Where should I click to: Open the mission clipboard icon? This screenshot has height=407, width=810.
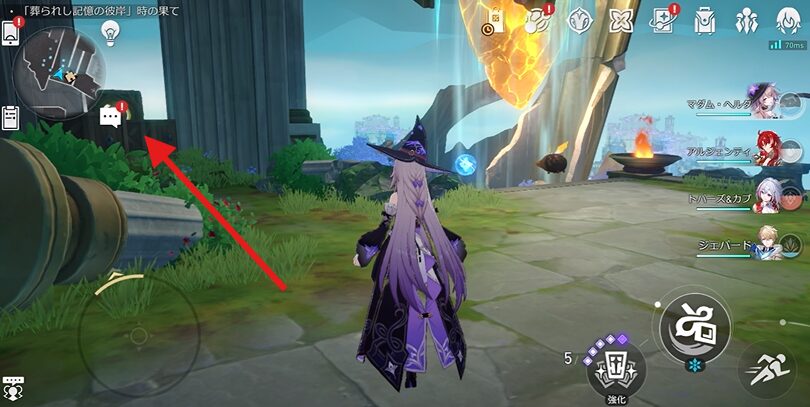pos(12,118)
